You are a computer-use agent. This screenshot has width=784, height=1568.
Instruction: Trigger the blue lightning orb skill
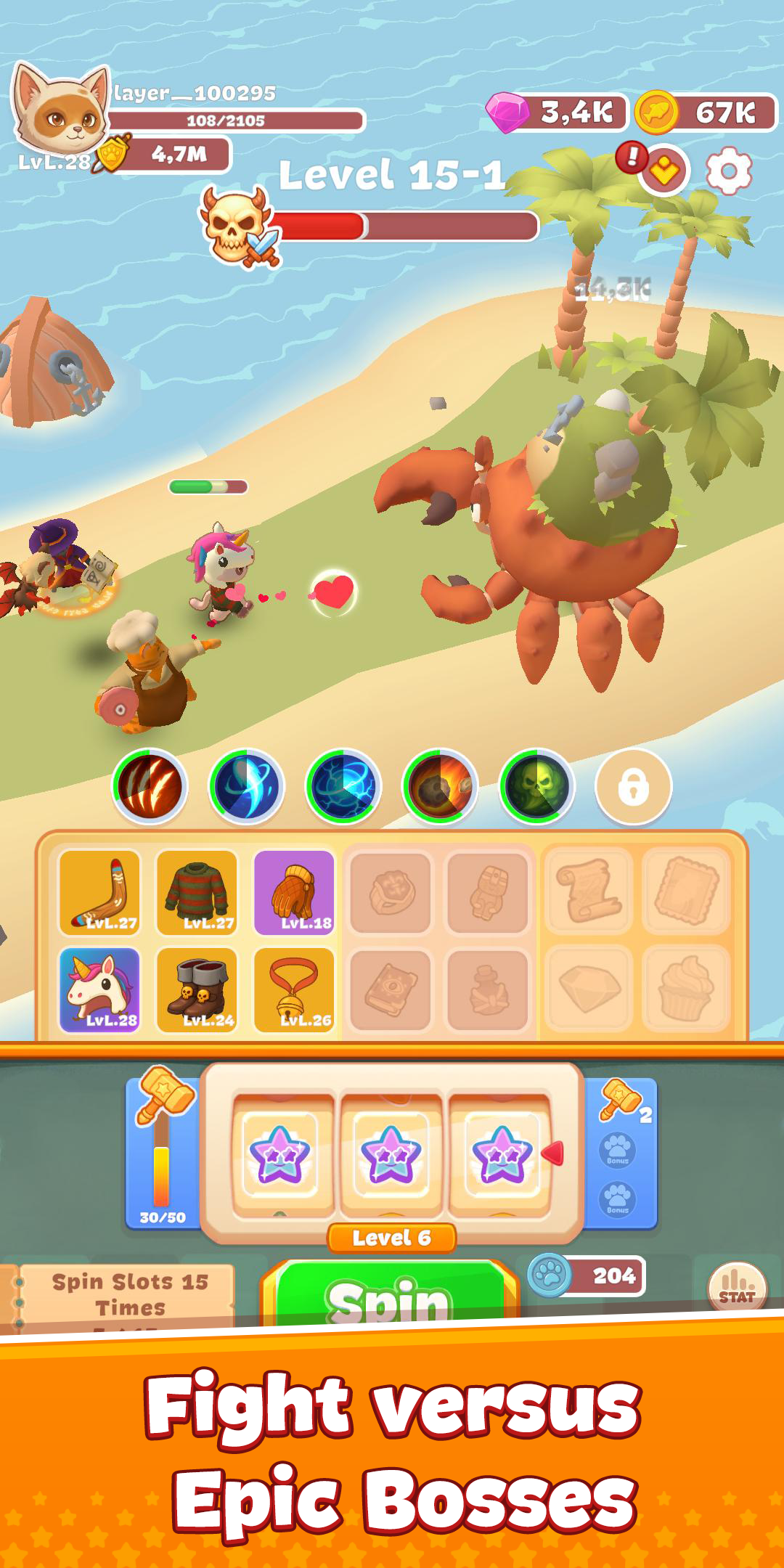coord(343,786)
